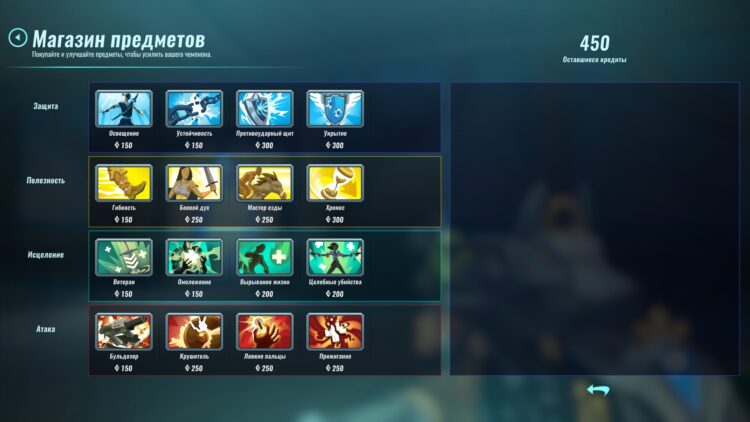Go back using the arrow beside Магазин предметов
This screenshot has width=750, height=422.
coord(17,38)
